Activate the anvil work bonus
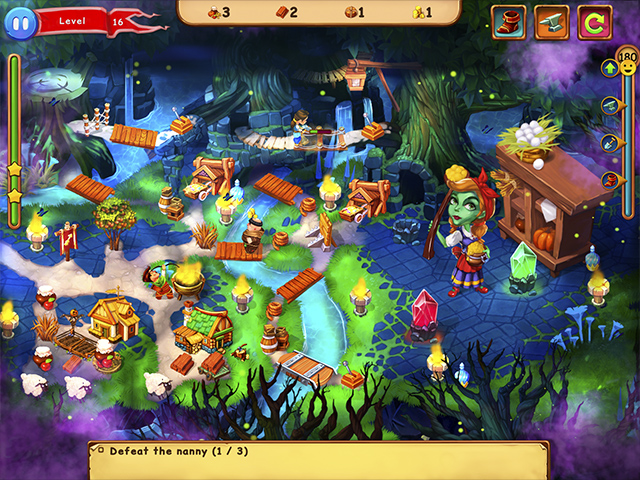The width and height of the screenshot is (640, 480). 552,22
